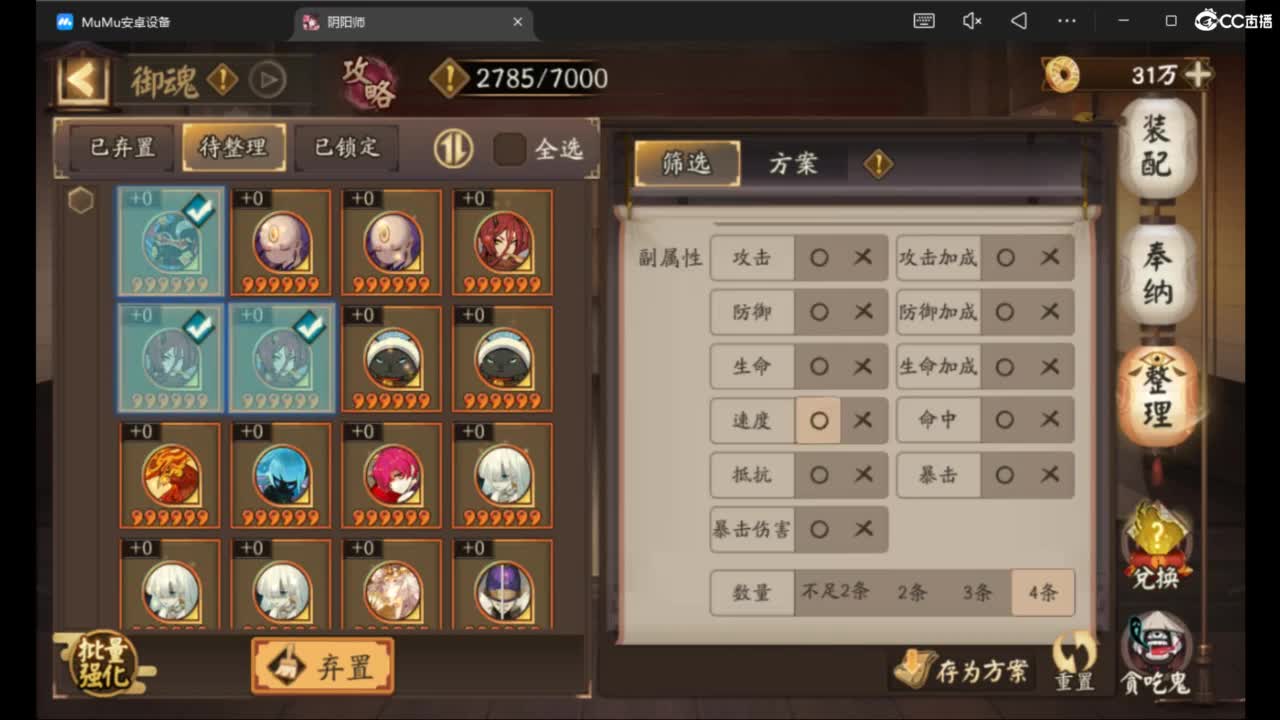This screenshot has height=720, width=1280.
Task: Select the first checked soul thumbnail
Action: [170, 240]
